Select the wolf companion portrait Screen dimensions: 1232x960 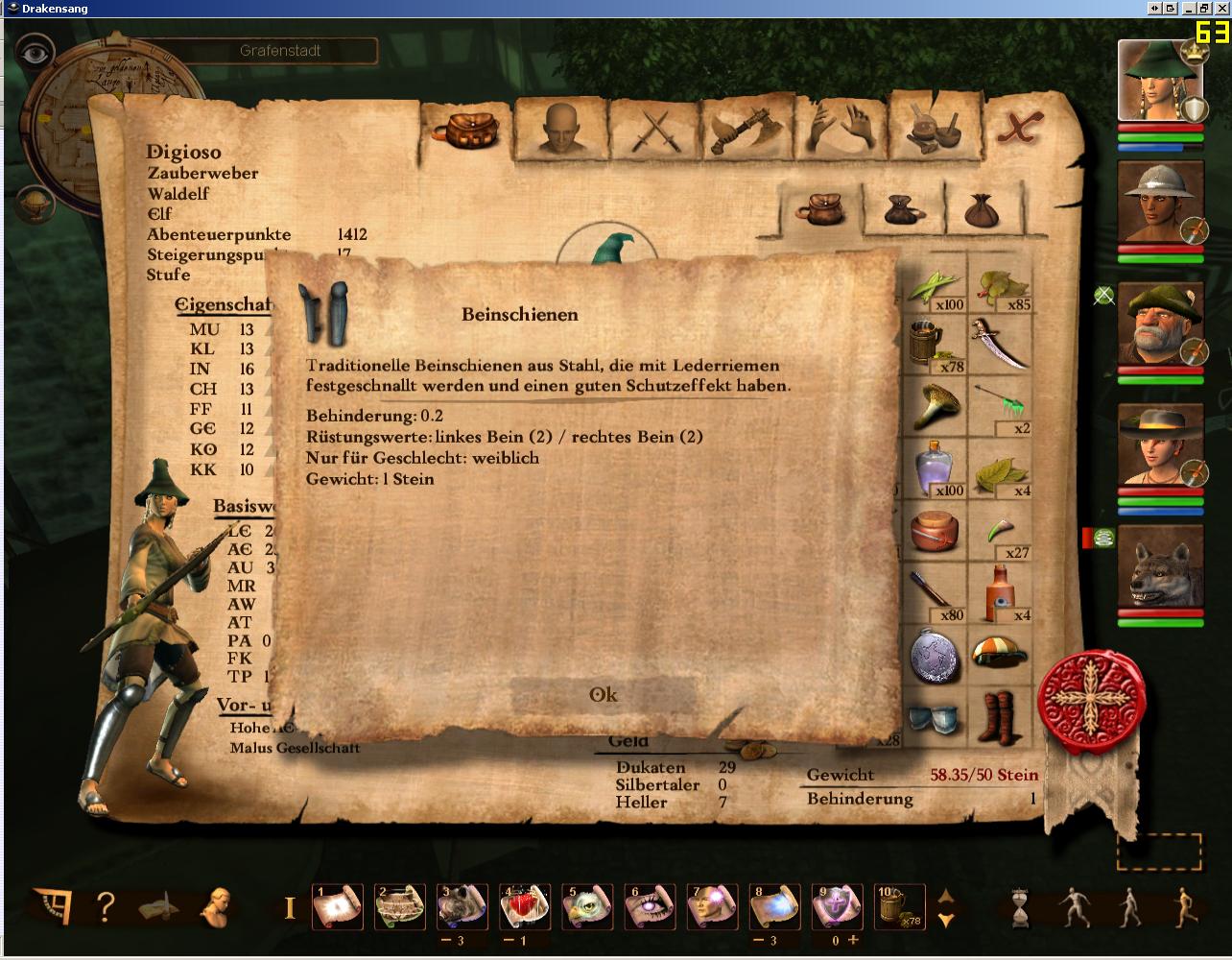[1160, 566]
